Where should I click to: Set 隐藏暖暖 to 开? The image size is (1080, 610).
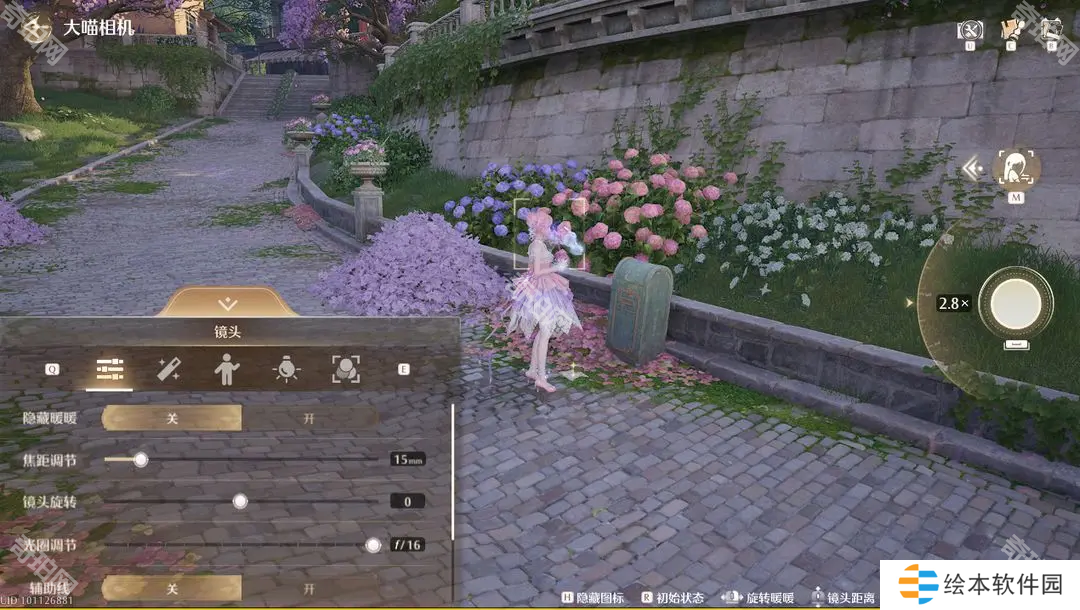tap(309, 418)
